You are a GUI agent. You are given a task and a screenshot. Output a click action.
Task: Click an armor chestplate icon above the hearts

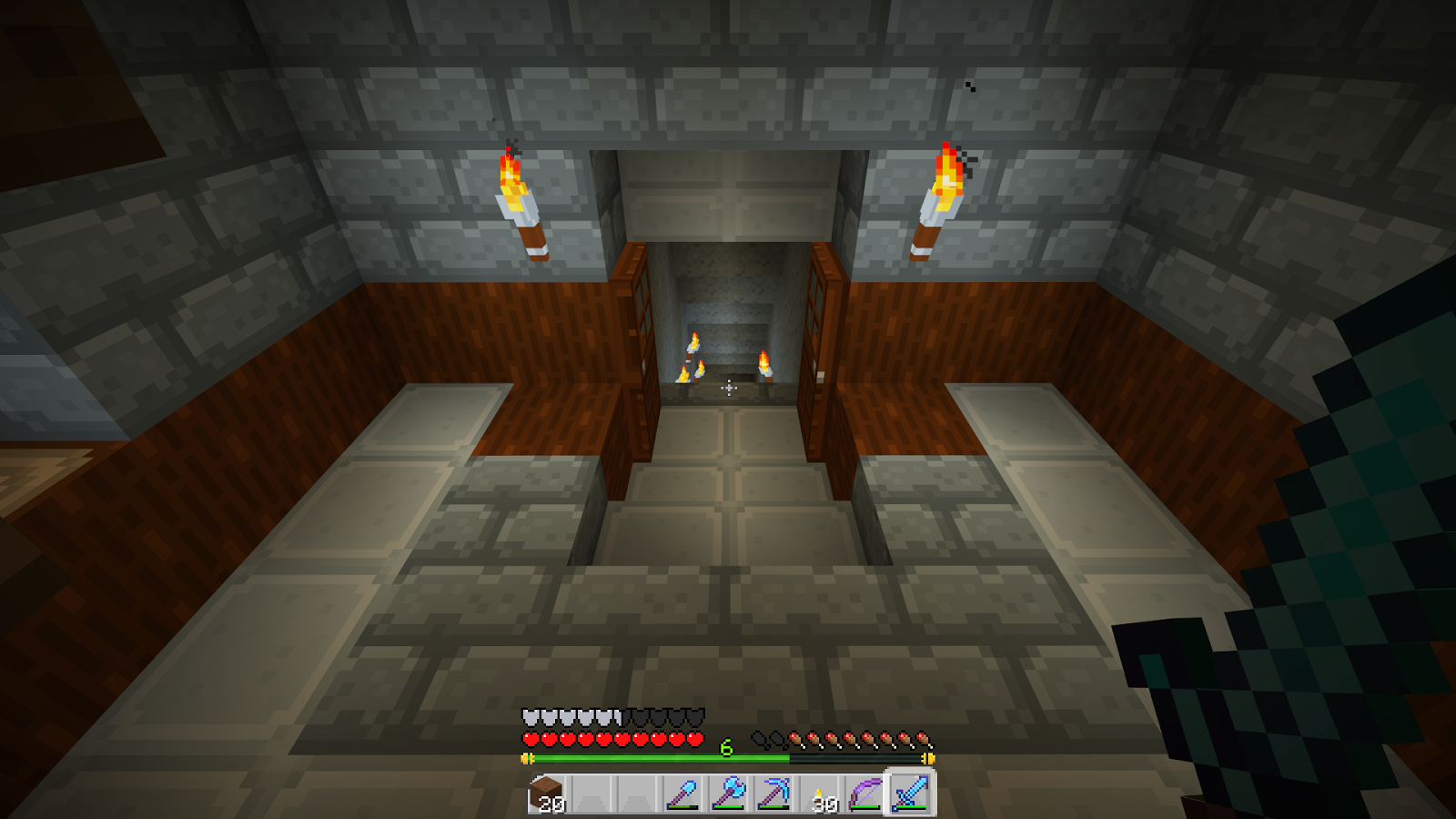(x=531, y=717)
